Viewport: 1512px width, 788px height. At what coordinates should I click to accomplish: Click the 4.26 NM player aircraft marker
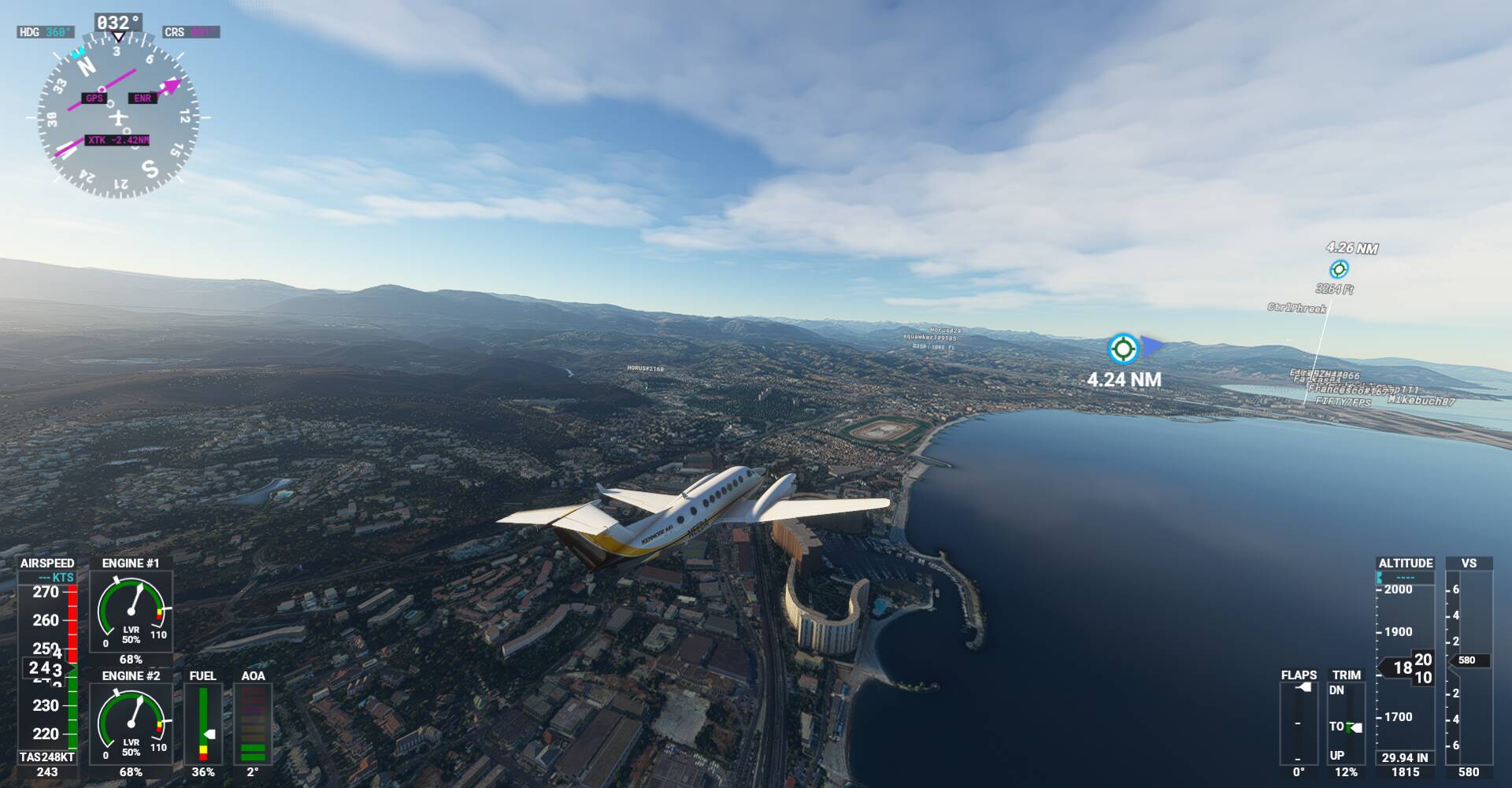tap(1338, 269)
